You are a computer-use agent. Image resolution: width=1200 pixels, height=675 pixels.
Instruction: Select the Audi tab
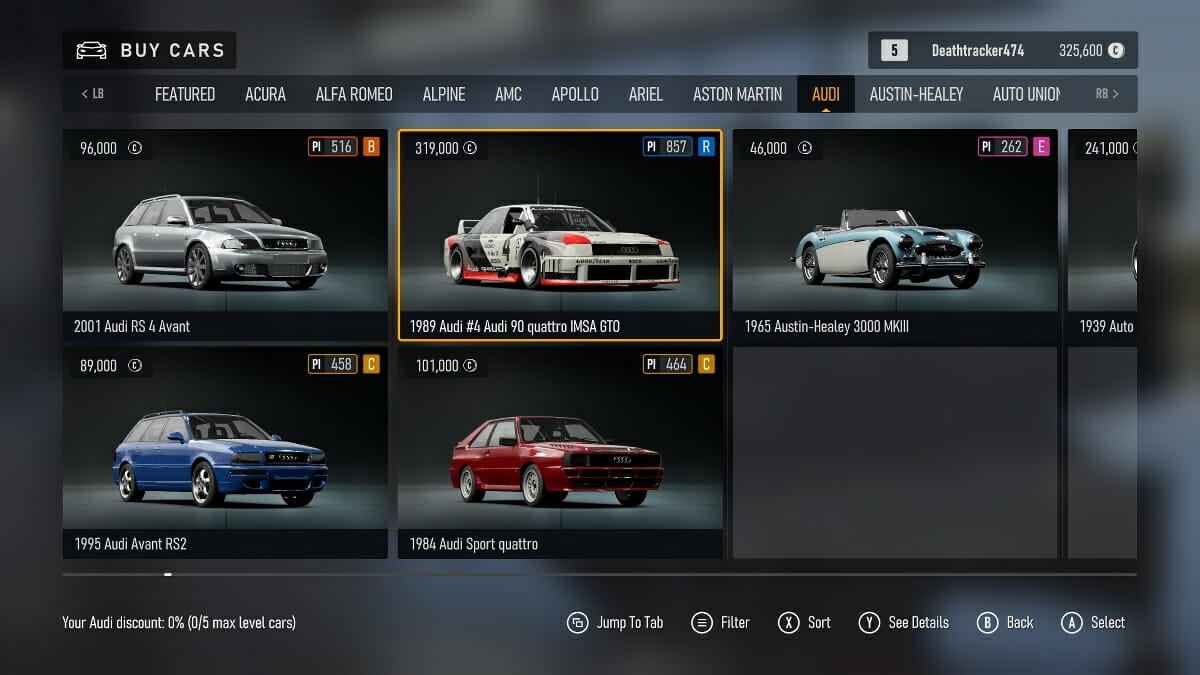coord(826,94)
